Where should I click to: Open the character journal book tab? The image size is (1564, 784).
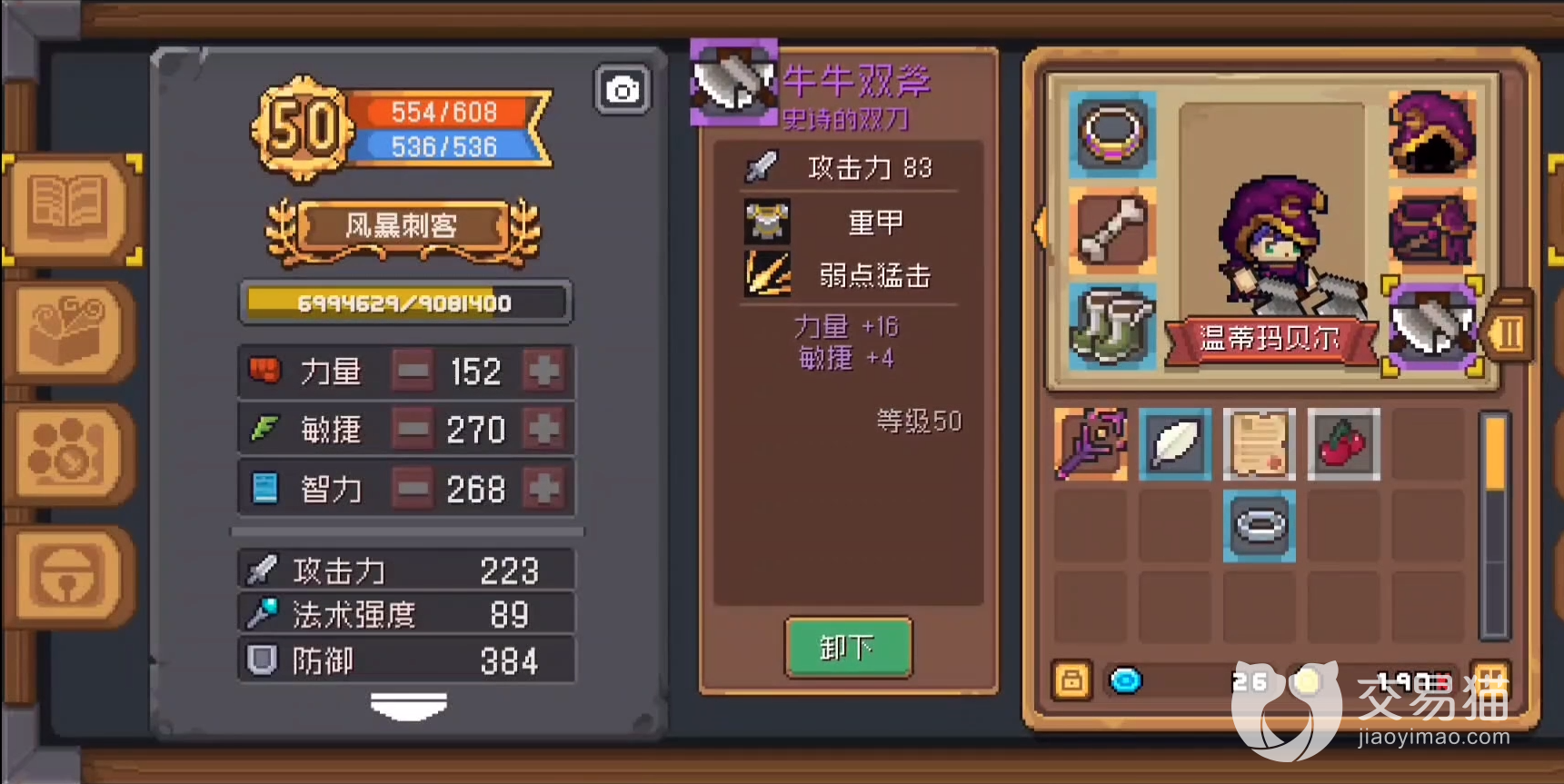coord(68,207)
